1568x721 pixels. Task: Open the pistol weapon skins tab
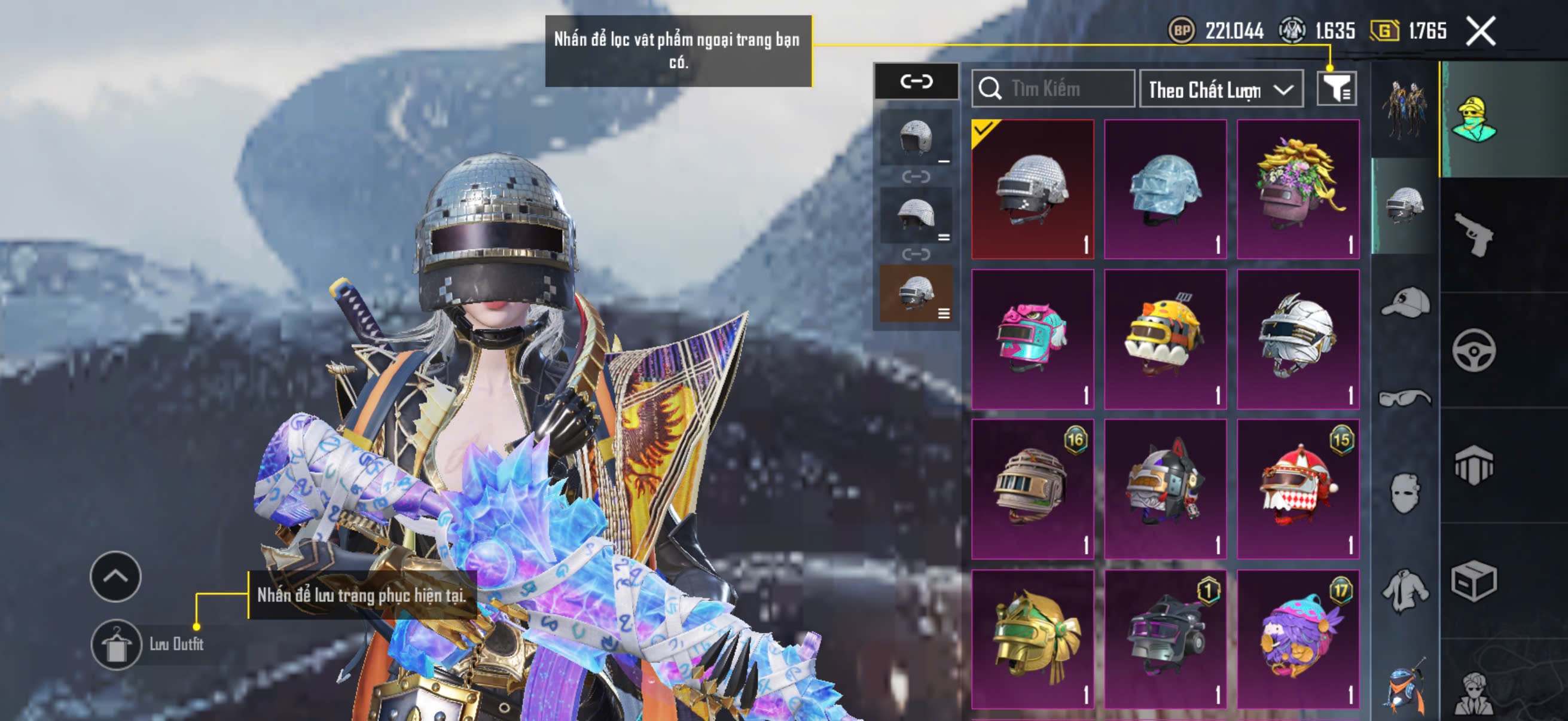(1474, 234)
